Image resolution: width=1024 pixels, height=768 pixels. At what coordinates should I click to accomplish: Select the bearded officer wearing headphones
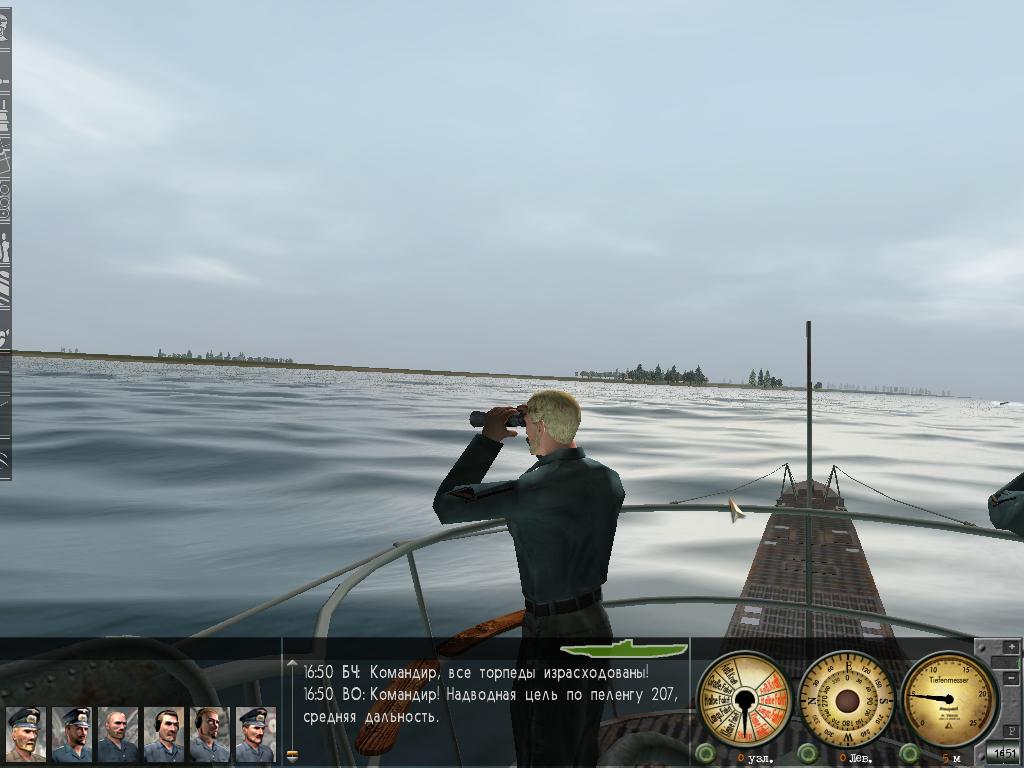(x=209, y=735)
